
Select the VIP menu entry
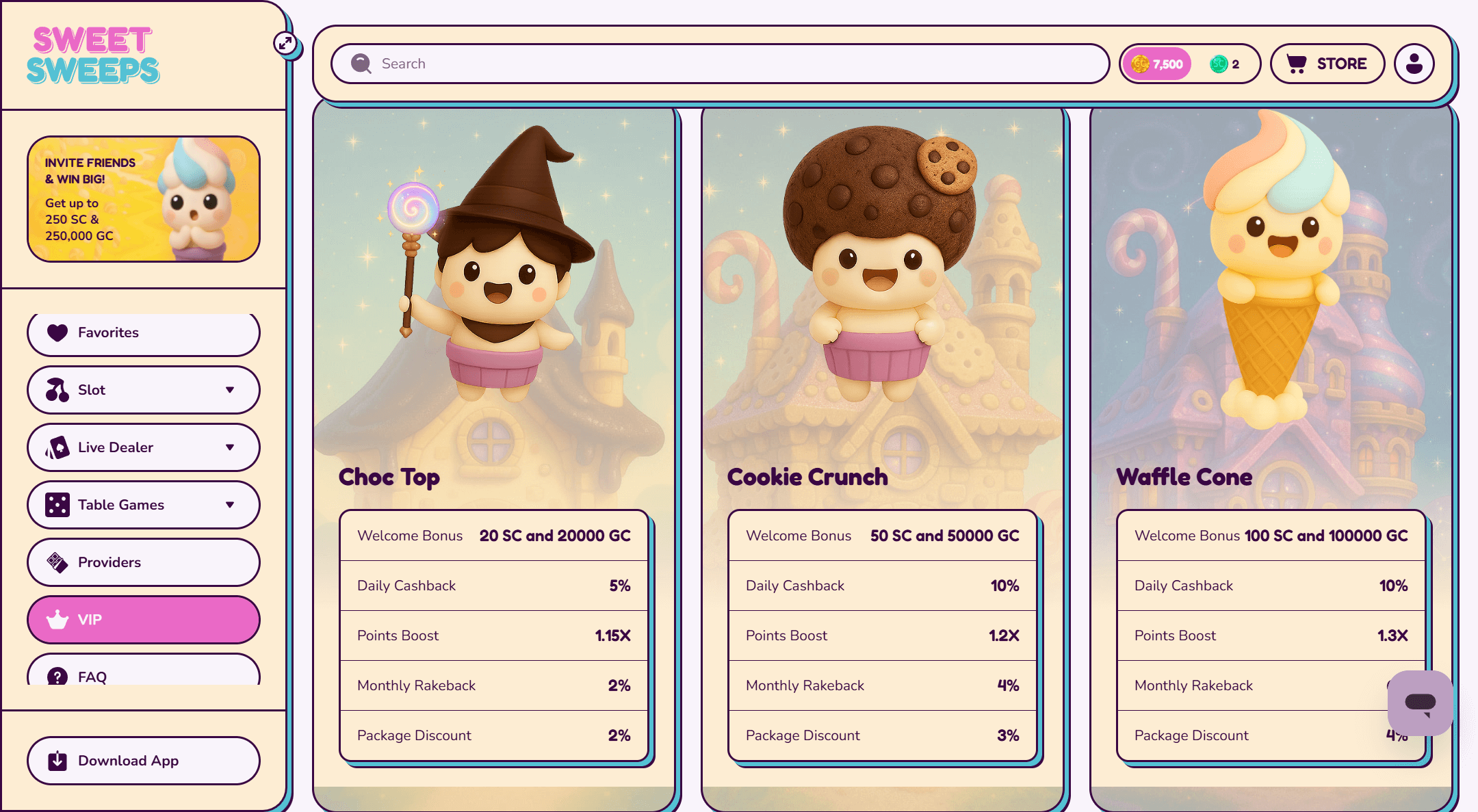[x=144, y=620]
